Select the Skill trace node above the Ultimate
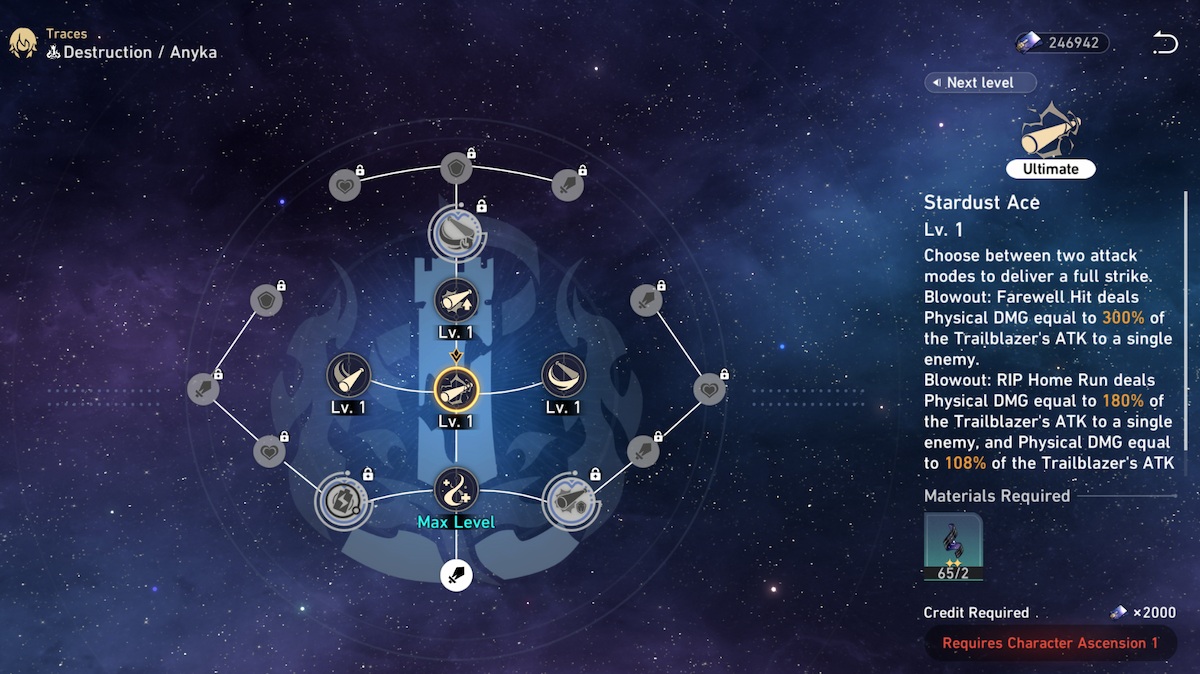The height and width of the screenshot is (674, 1200). coord(456,299)
